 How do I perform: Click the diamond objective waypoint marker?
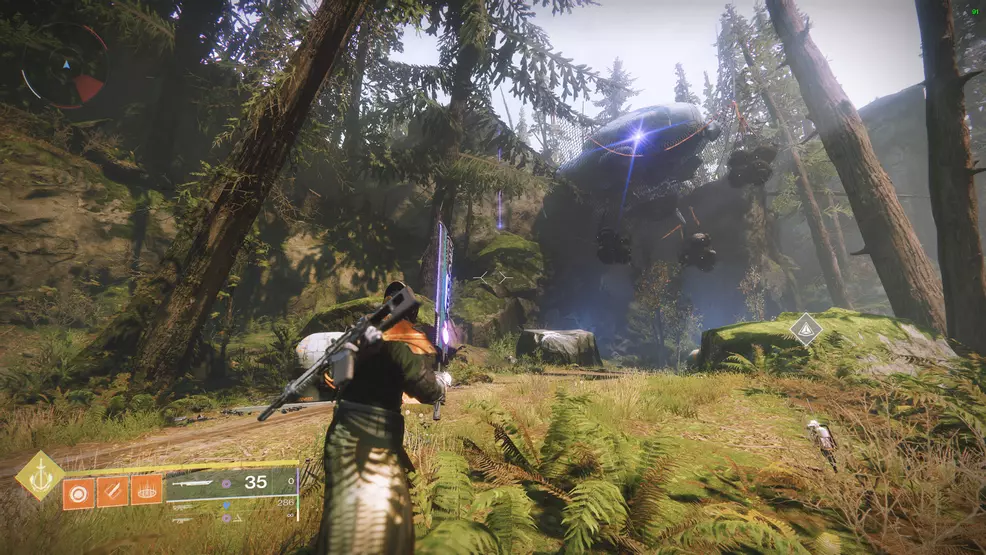tap(805, 328)
